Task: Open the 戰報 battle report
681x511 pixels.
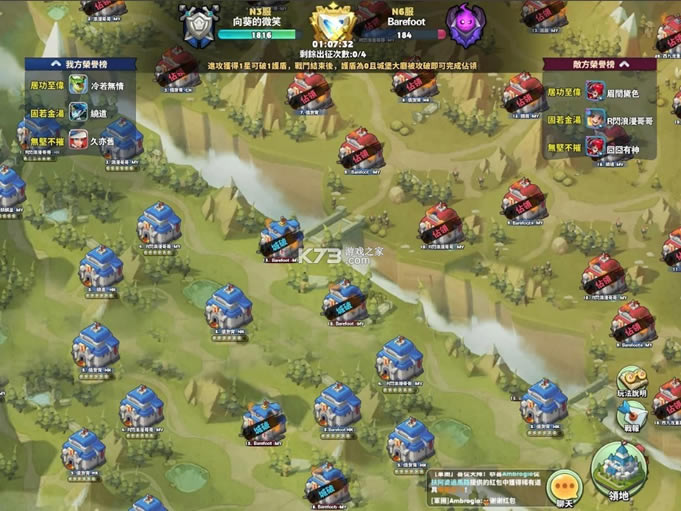Action: (x=632, y=414)
